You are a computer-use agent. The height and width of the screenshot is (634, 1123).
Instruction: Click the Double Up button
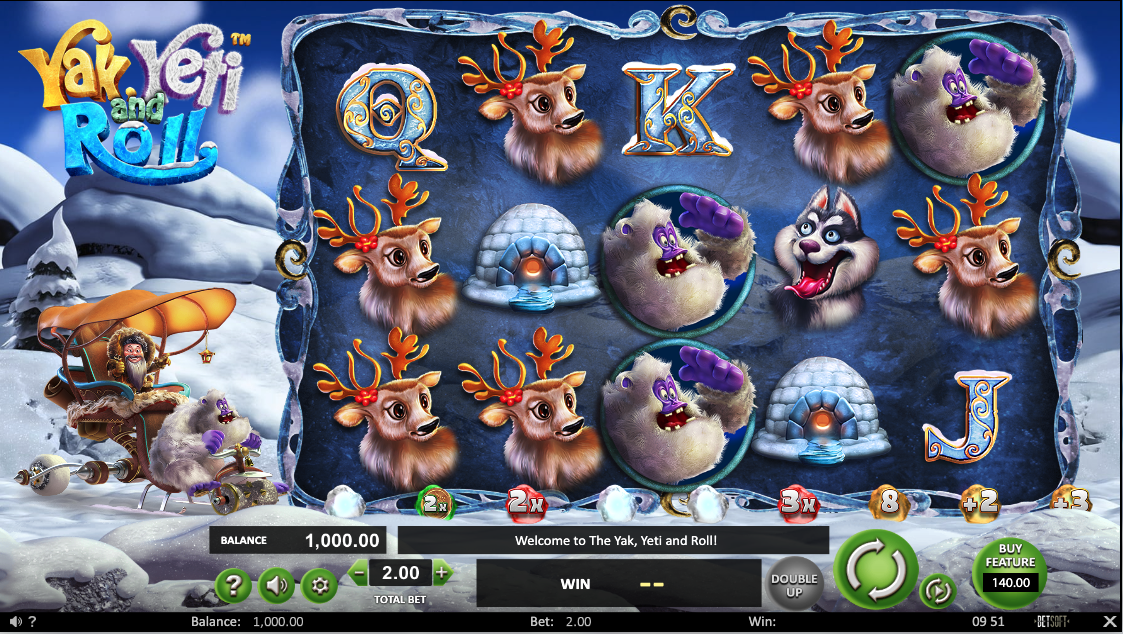point(794,584)
